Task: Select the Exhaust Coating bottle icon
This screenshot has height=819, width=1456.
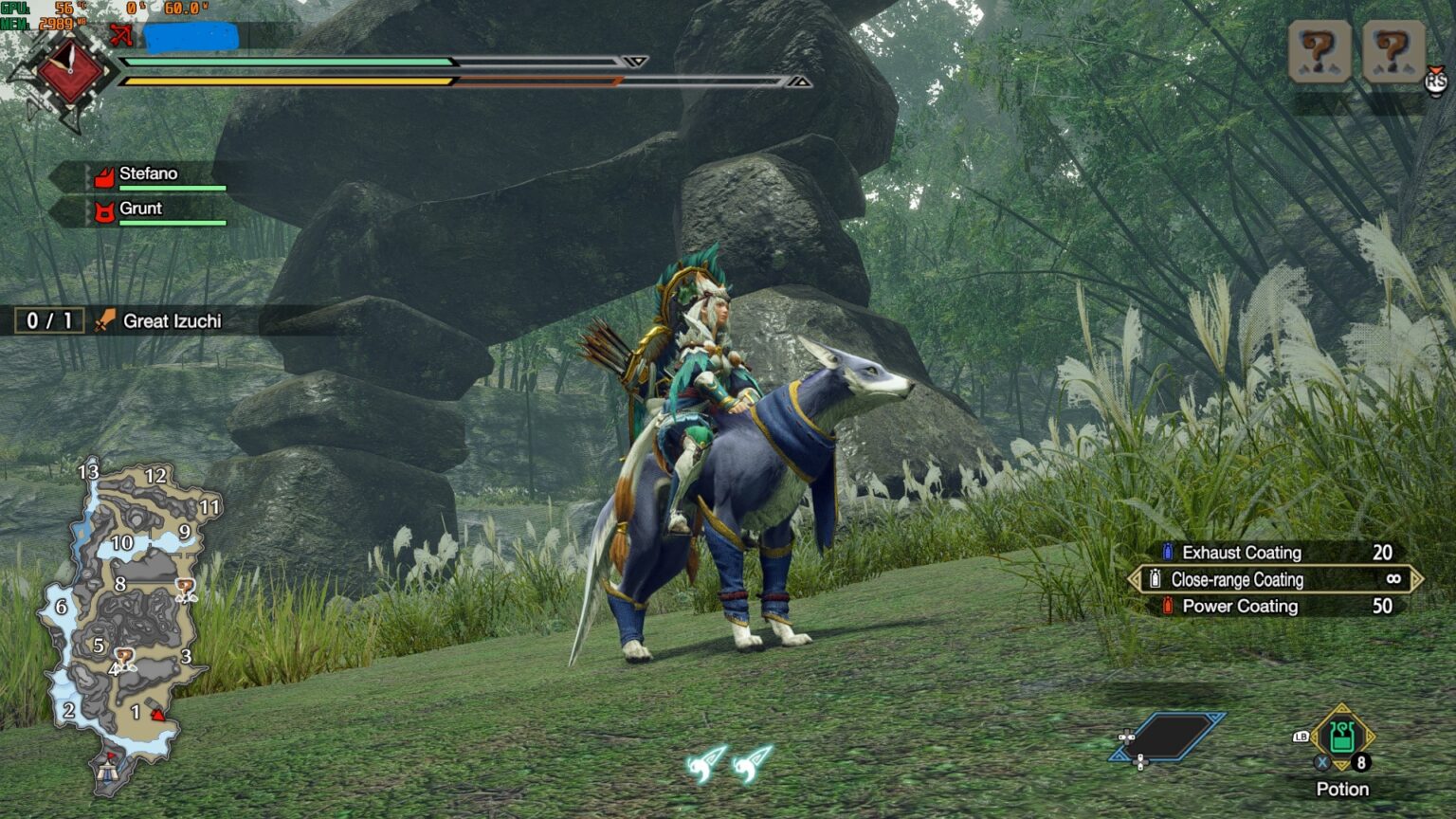Action: 1167,552
